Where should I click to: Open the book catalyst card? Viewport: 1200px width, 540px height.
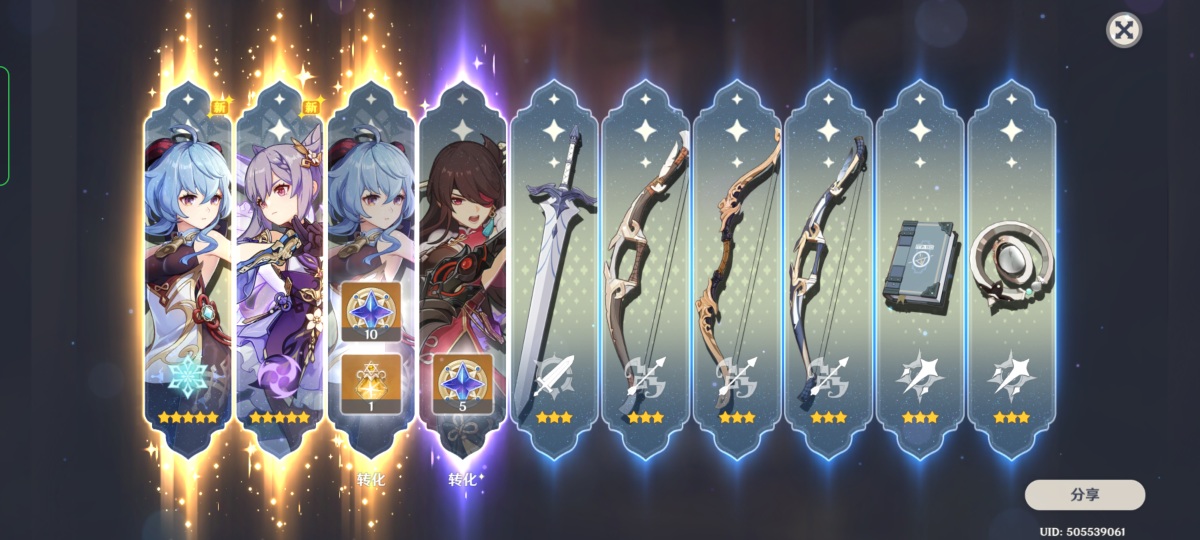920,270
